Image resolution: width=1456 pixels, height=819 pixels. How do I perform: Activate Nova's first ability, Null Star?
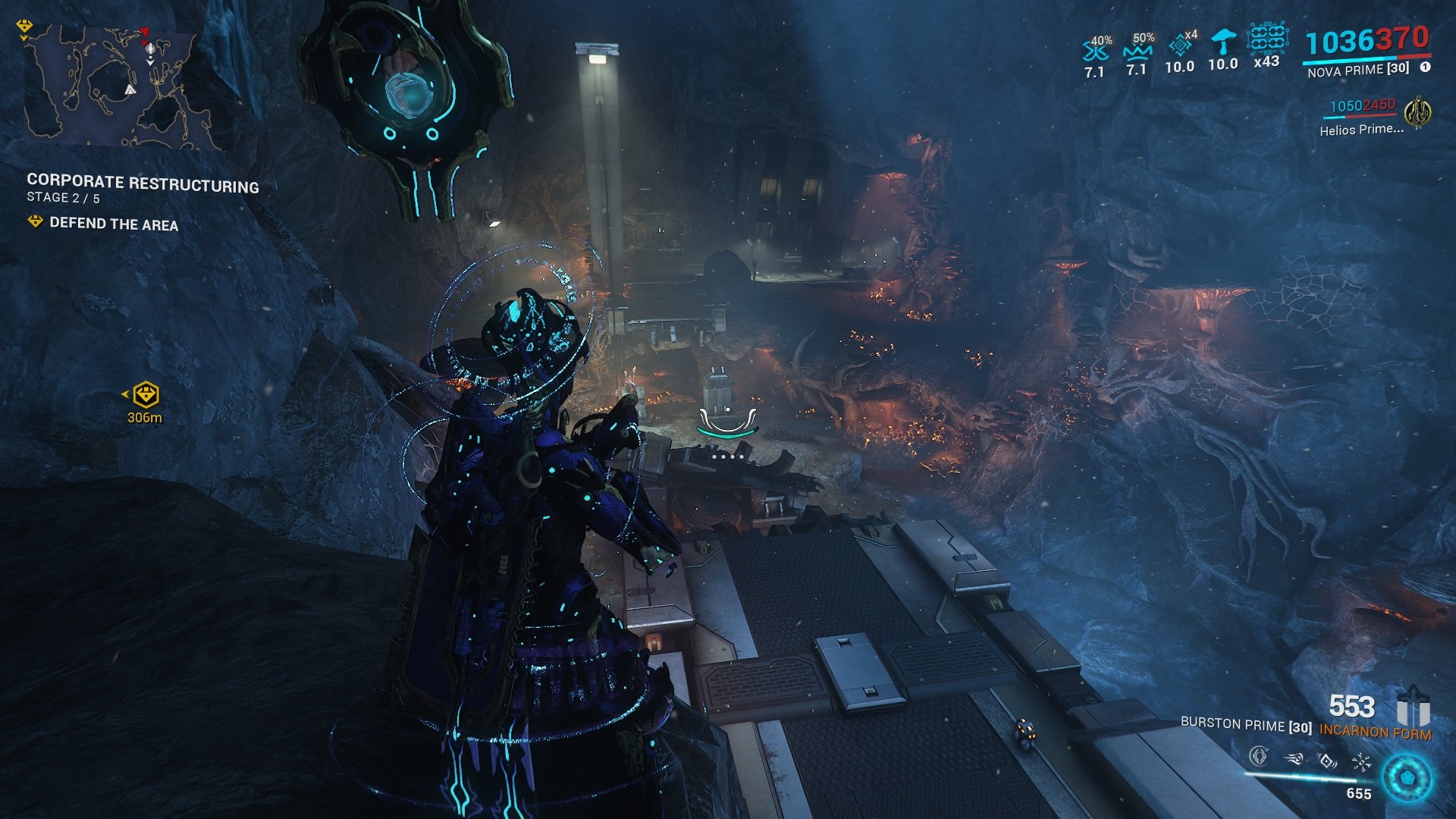[x=1259, y=756]
